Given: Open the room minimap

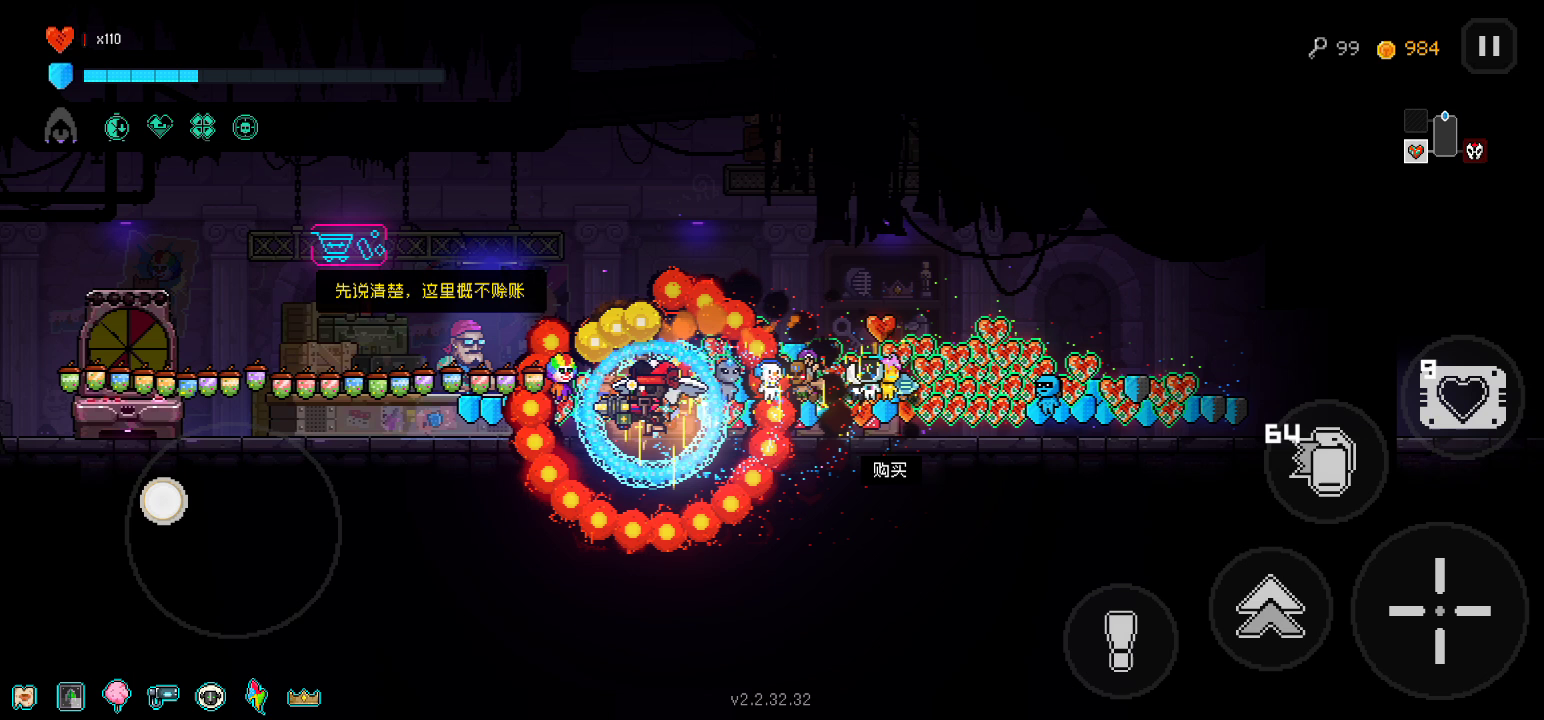Looking at the screenshot, I should point(1443,137).
